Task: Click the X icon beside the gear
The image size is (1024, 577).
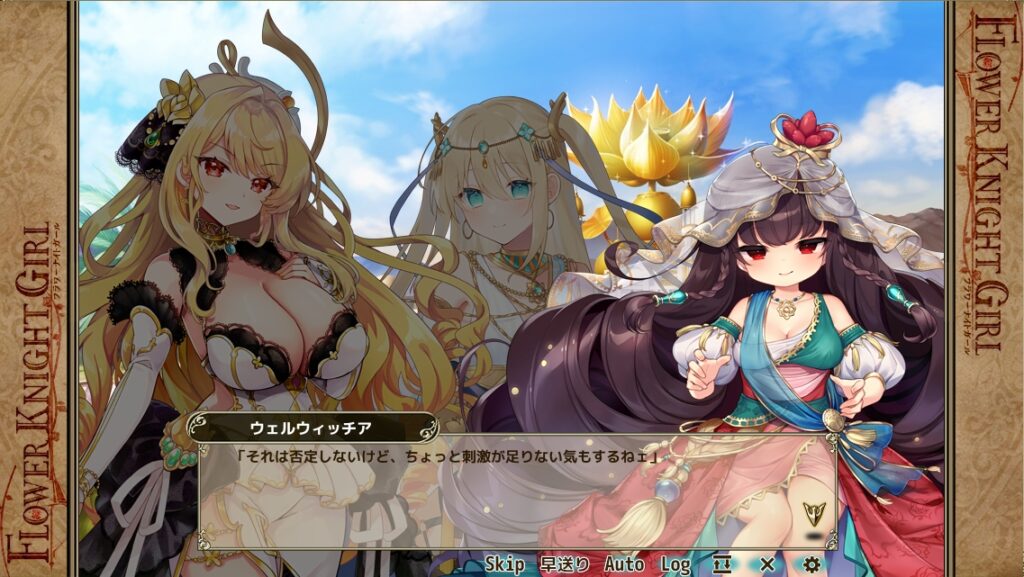Action: point(767,565)
